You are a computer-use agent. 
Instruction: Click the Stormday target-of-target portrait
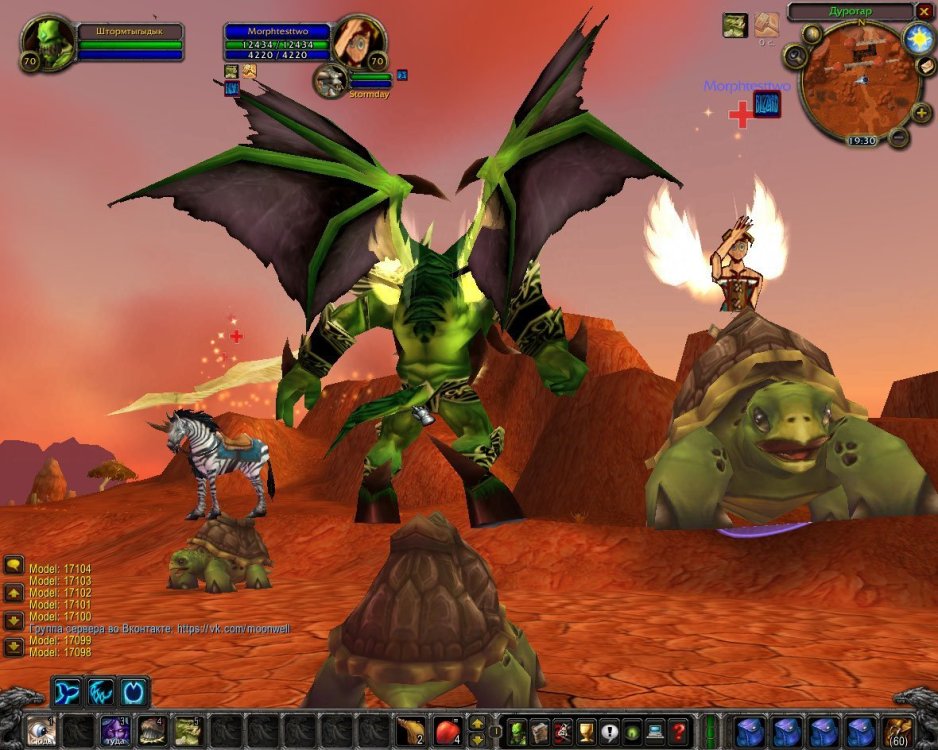point(330,80)
